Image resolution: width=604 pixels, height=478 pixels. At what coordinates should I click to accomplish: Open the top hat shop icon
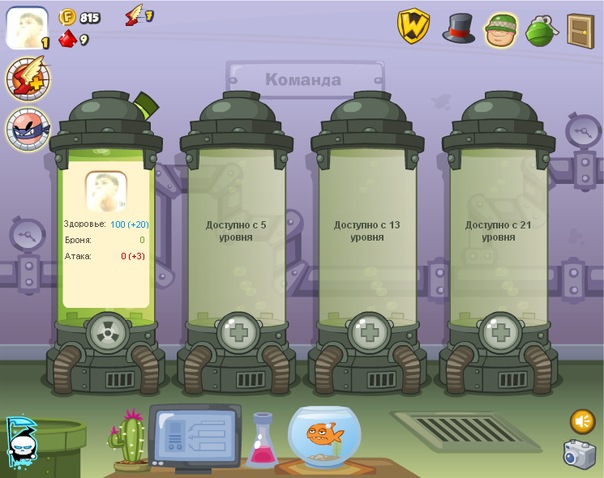click(x=459, y=27)
